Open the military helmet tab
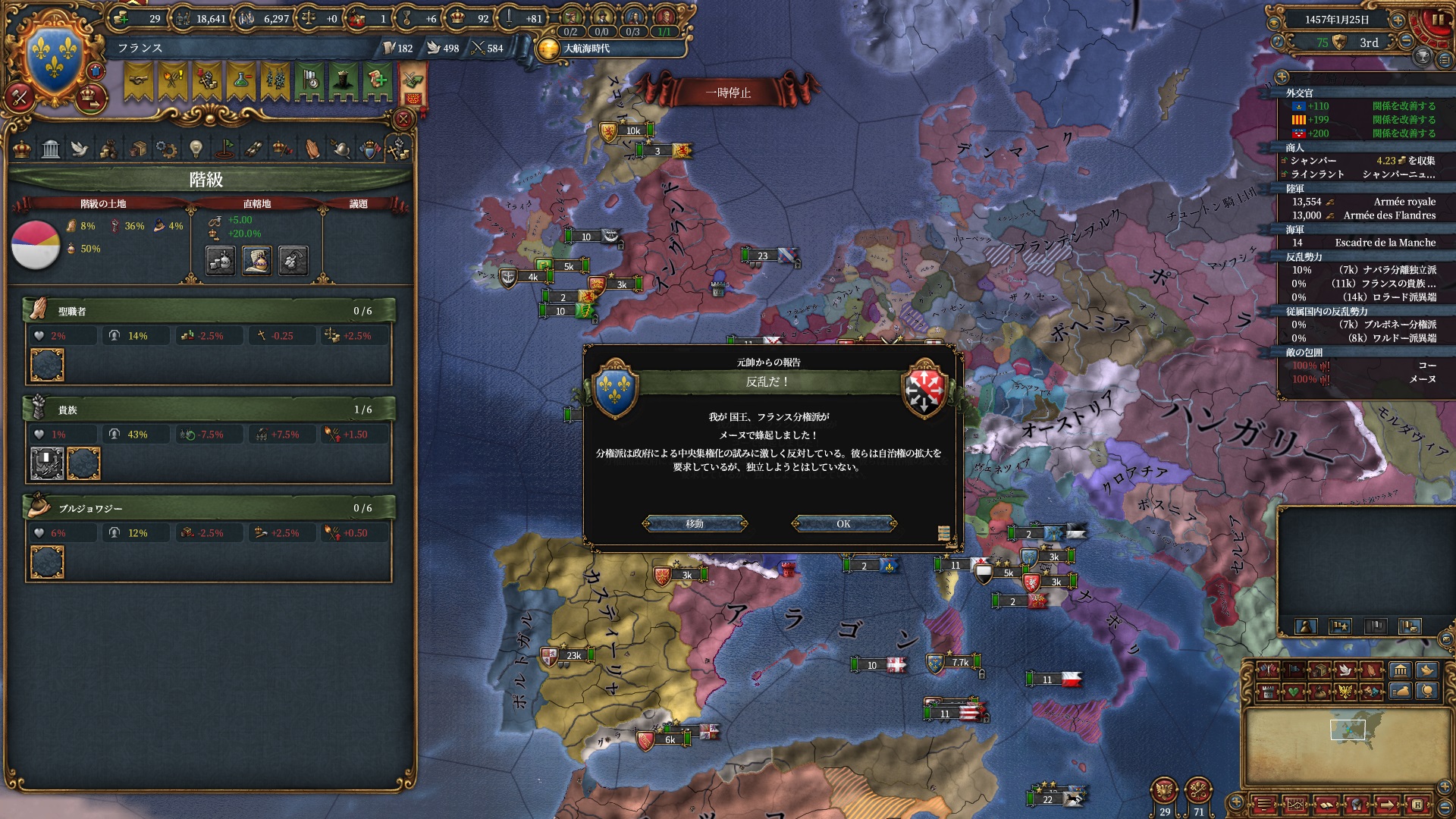Screen dimensions: 1456x819 341,149
